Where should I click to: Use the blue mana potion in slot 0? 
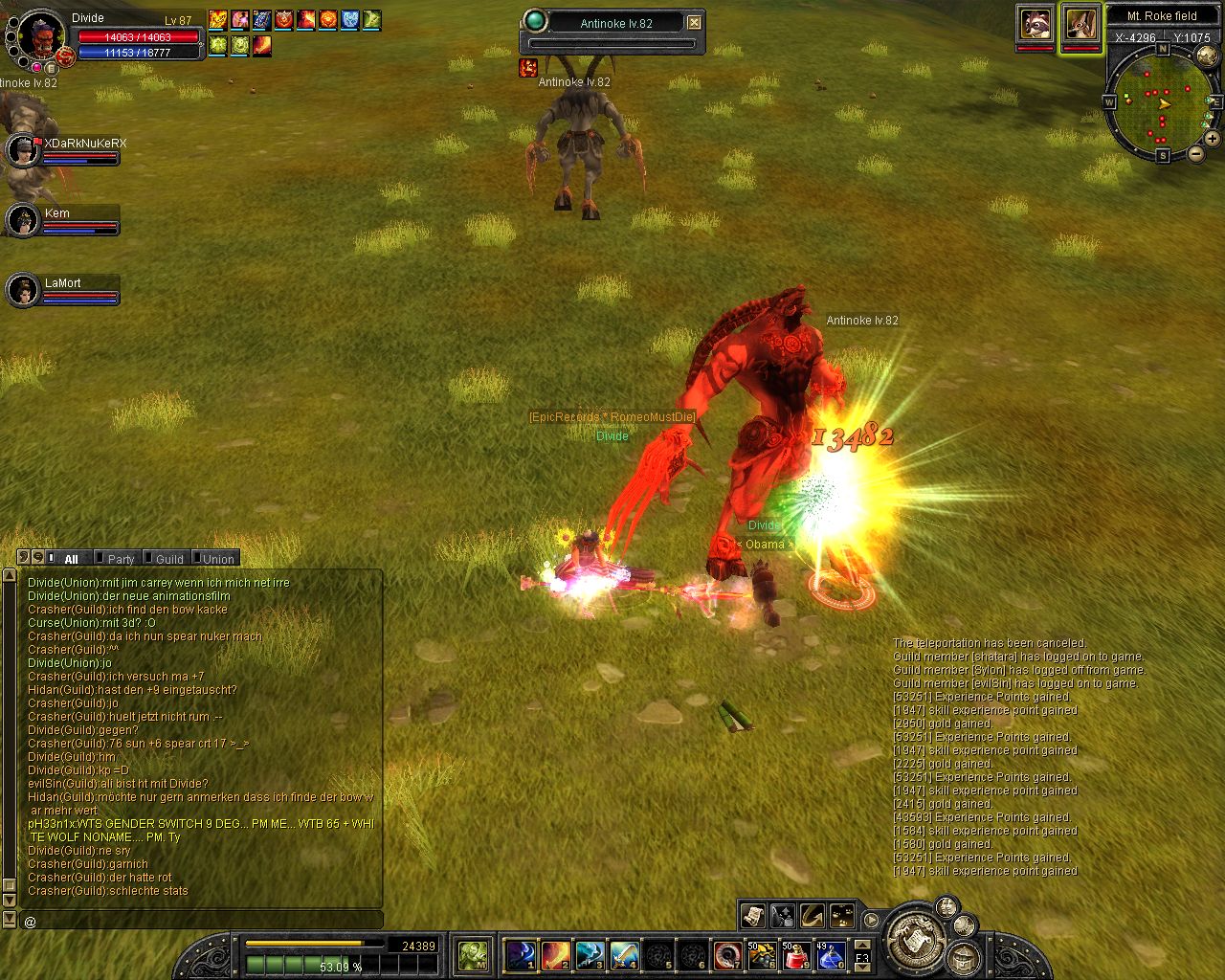click(829, 955)
